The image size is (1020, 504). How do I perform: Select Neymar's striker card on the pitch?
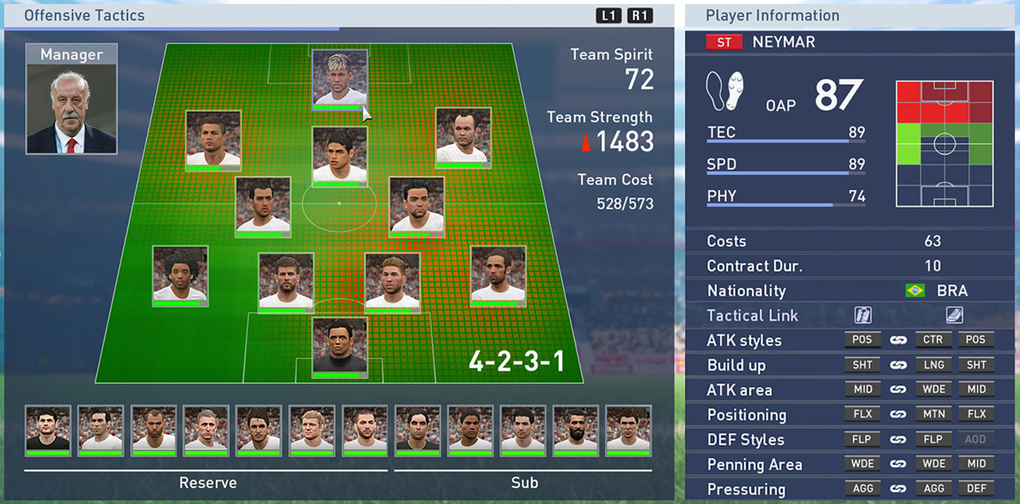click(x=340, y=78)
